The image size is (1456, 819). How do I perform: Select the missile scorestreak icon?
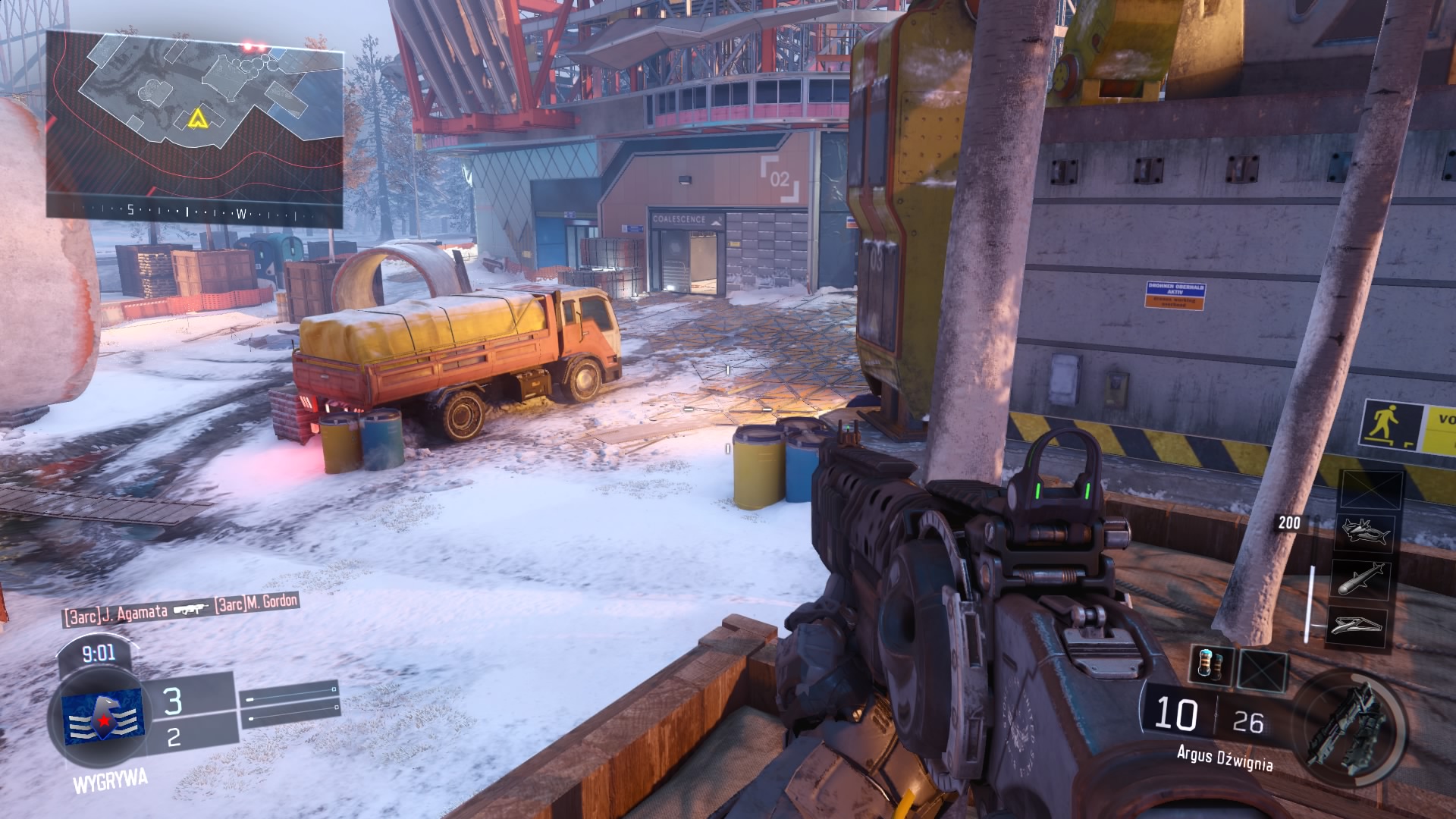pyautogui.click(x=1361, y=580)
